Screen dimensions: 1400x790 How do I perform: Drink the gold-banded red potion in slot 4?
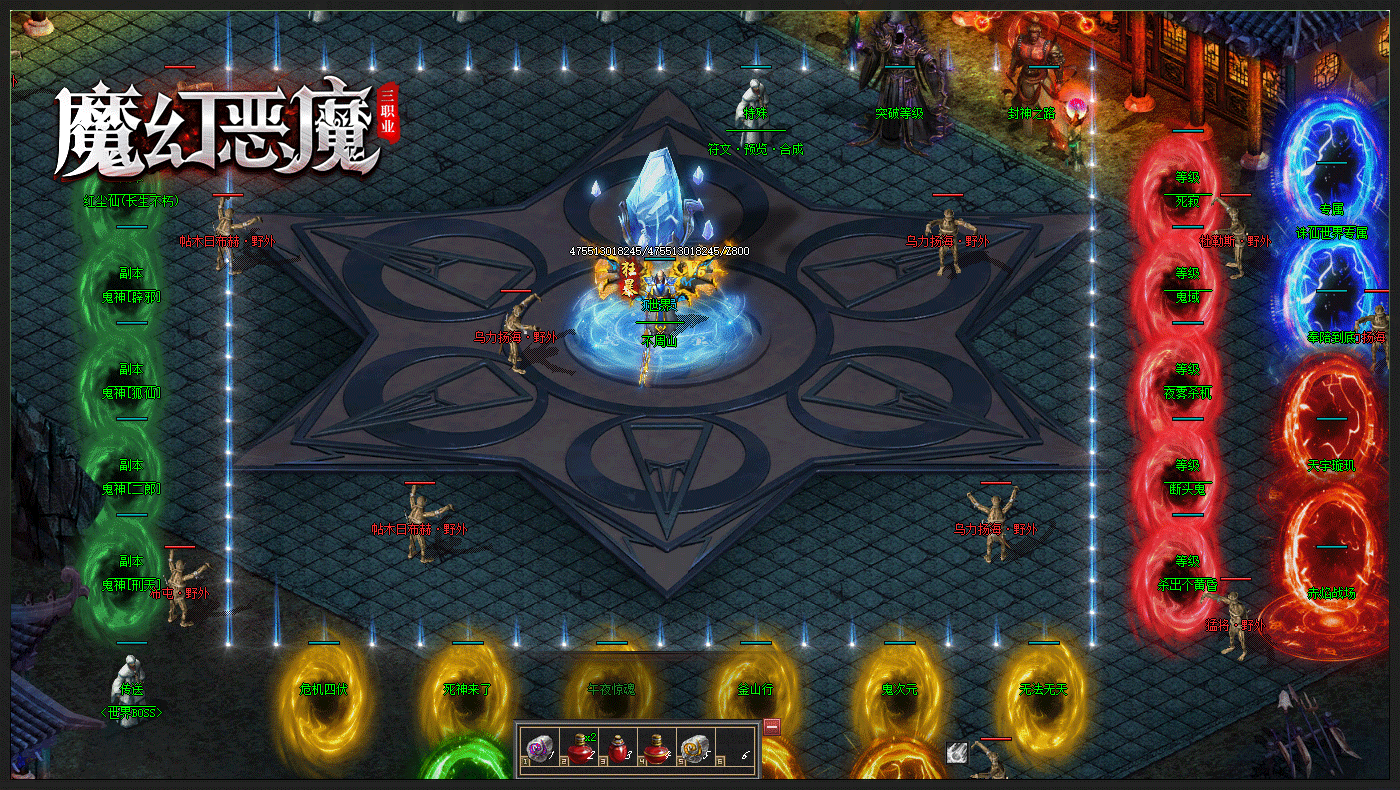(657, 747)
